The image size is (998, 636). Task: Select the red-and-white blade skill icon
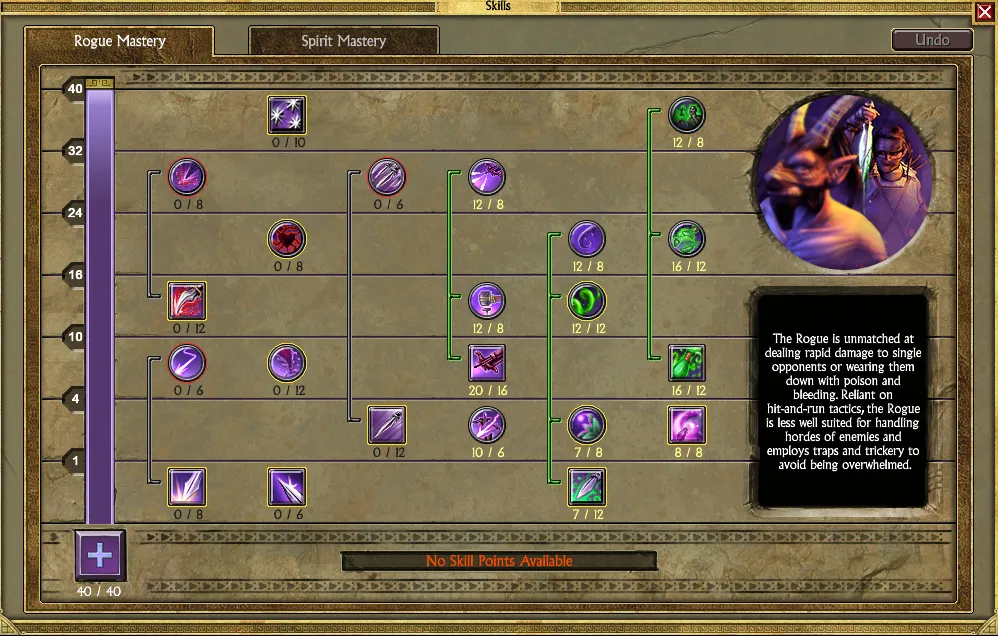pyautogui.click(x=187, y=301)
